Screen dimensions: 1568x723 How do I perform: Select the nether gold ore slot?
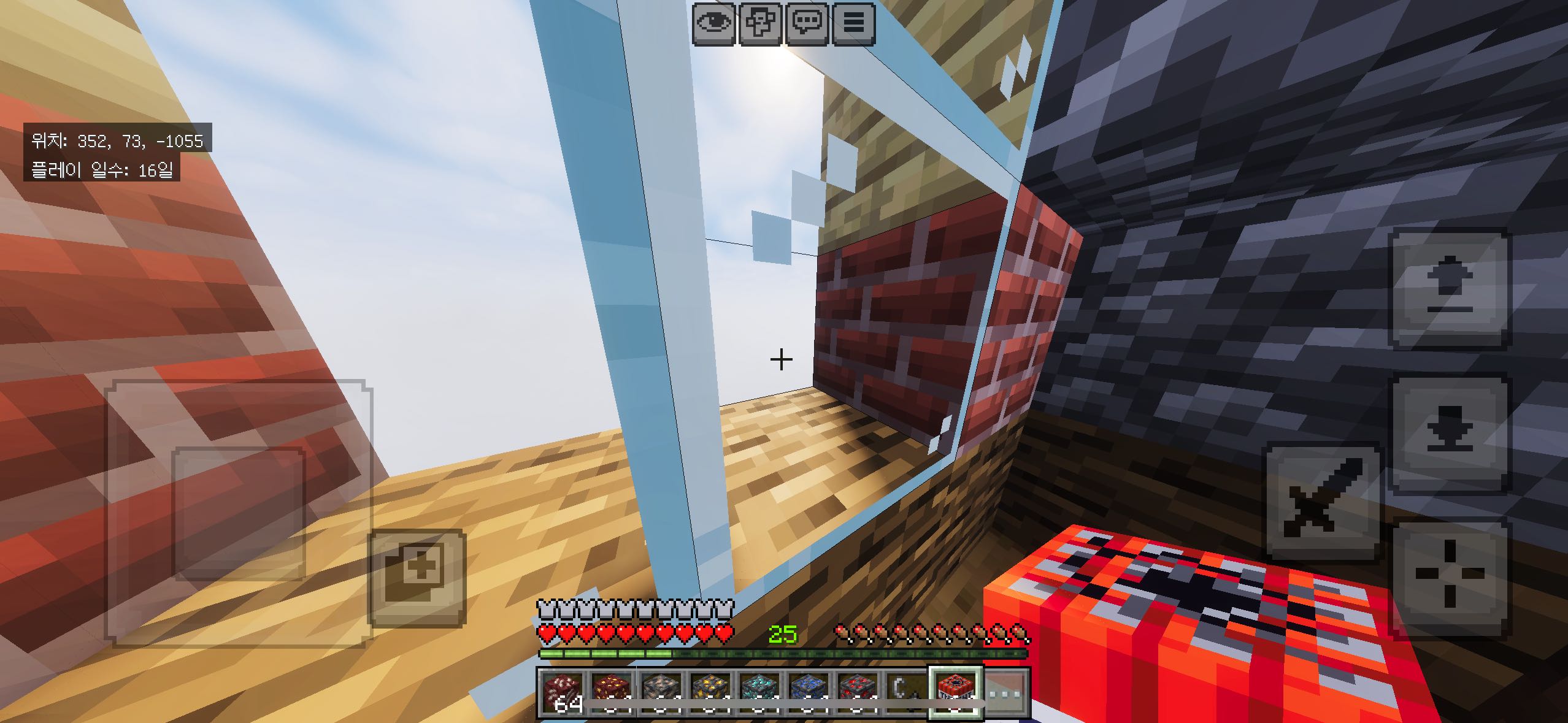click(x=610, y=692)
